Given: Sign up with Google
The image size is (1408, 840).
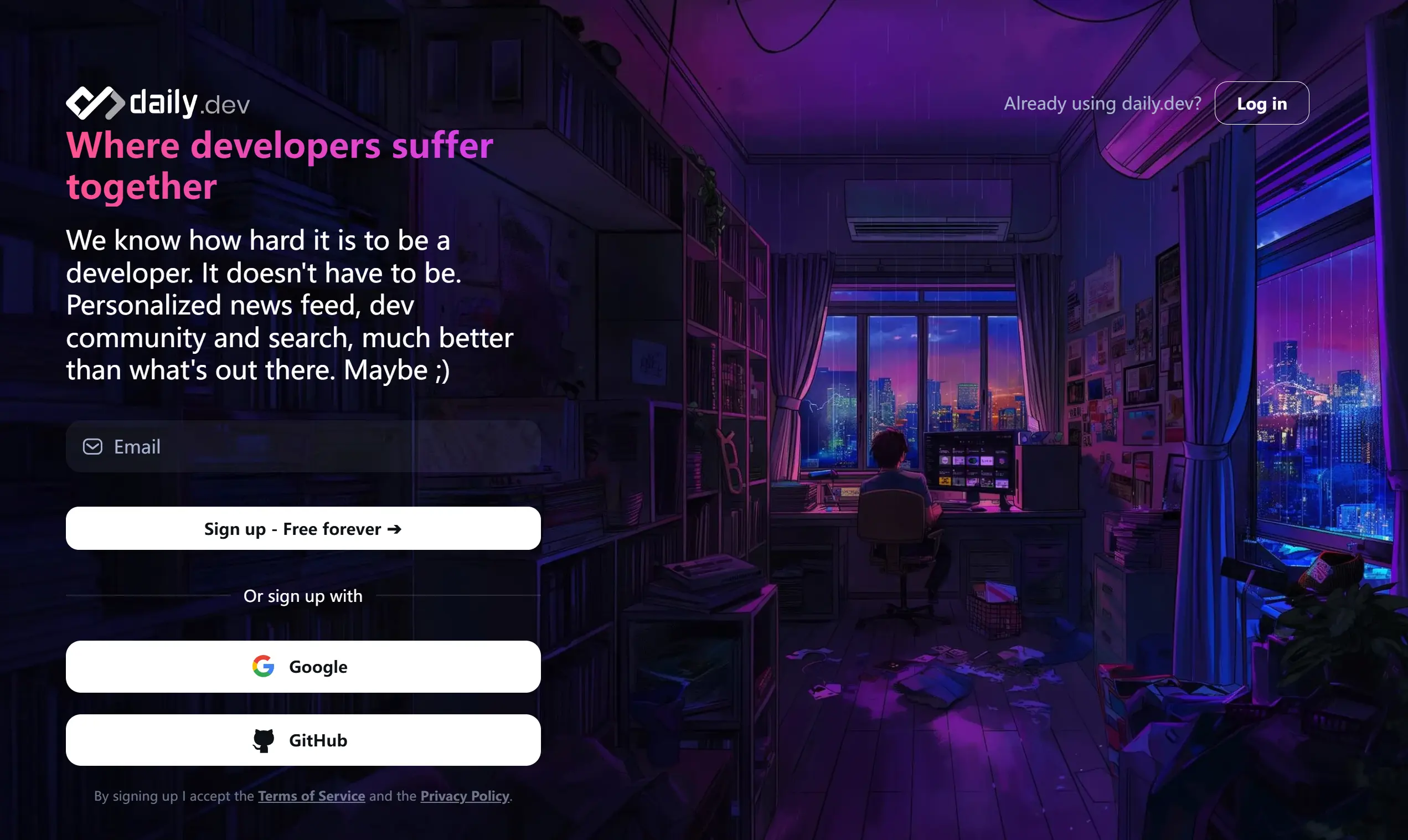Looking at the screenshot, I should [x=303, y=667].
